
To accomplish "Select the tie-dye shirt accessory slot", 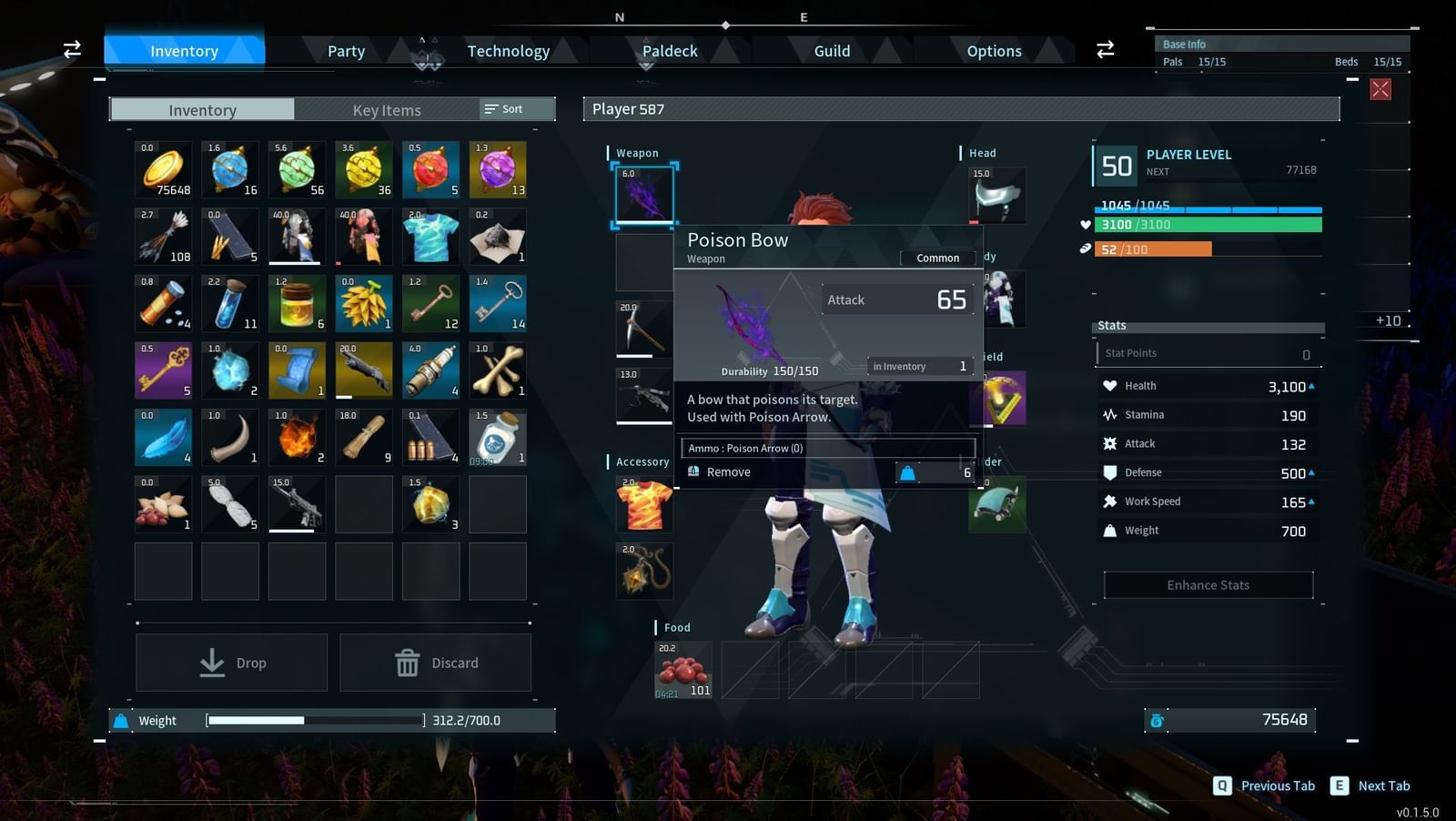I will (644, 503).
